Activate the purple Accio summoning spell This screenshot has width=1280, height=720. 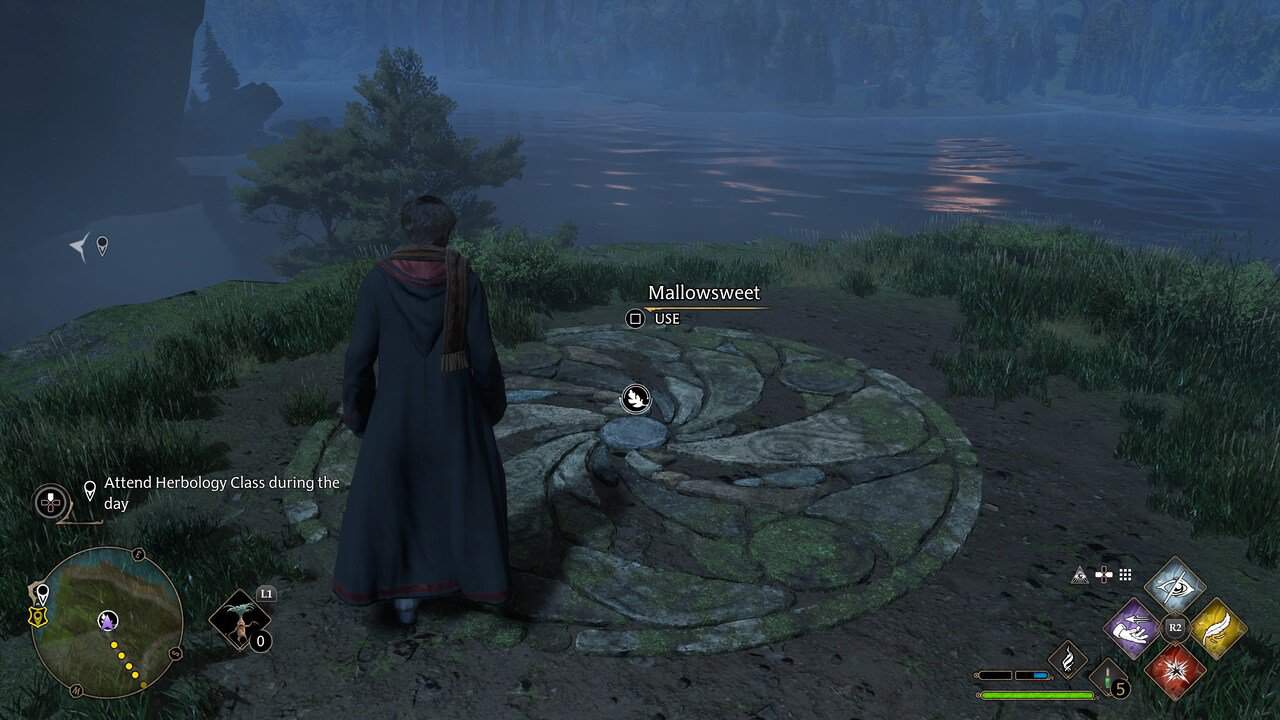pos(1133,628)
